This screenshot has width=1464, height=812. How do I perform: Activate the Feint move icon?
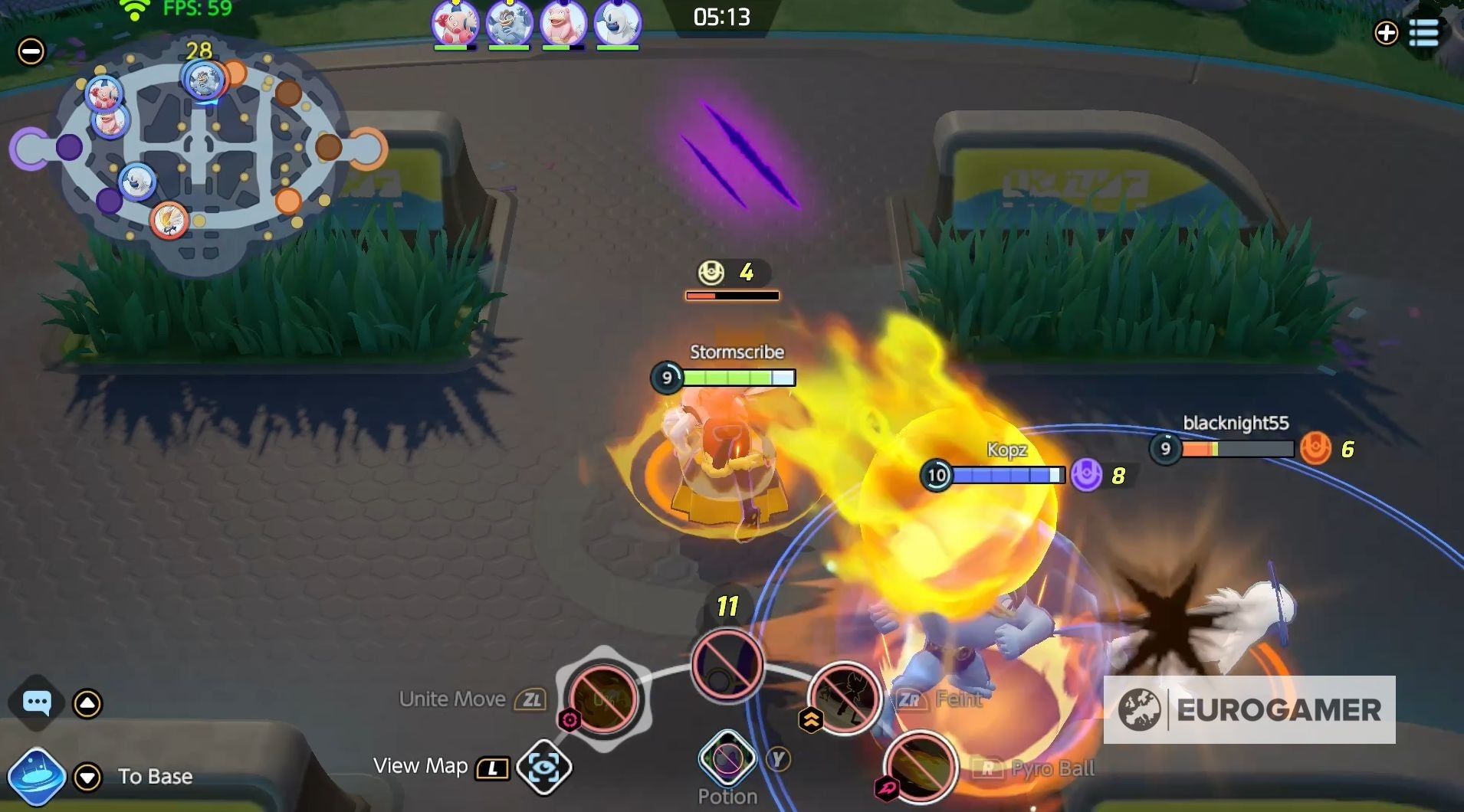coord(843,699)
